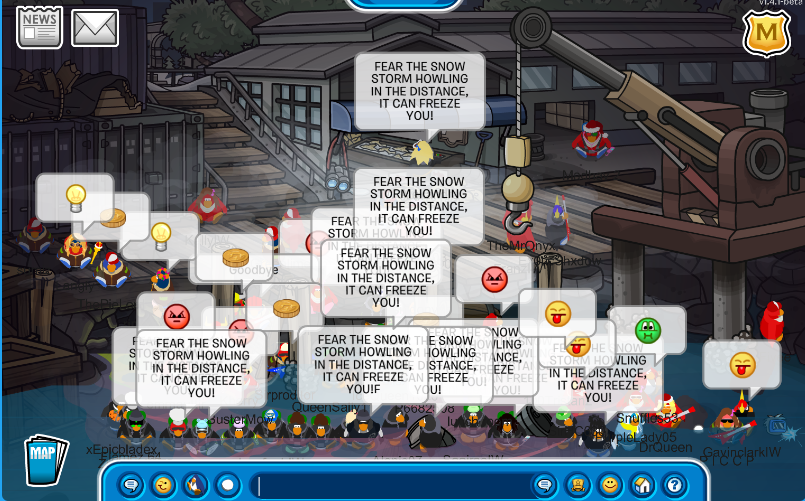This screenshot has height=501, width=805.
Task: Open the buddy list smiley icon
Action: (609, 486)
